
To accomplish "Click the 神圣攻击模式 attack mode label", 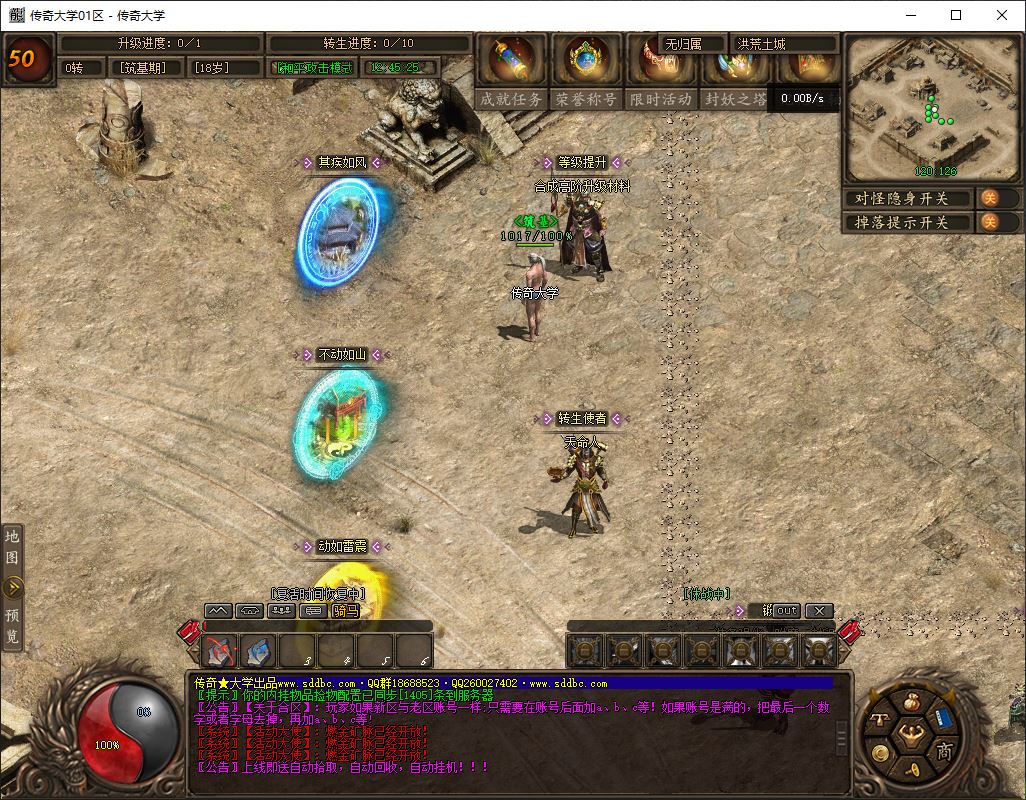I will click(x=314, y=68).
